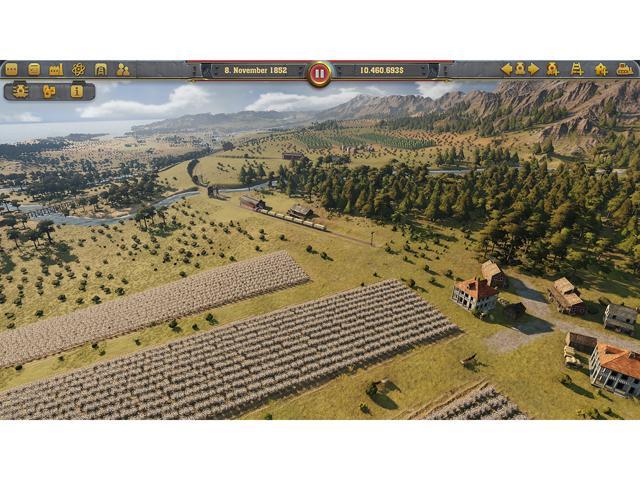Image resolution: width=640 pixels, height=480 pixels.
Task: Click the right arrow train navigation
Action: [532, 69]
